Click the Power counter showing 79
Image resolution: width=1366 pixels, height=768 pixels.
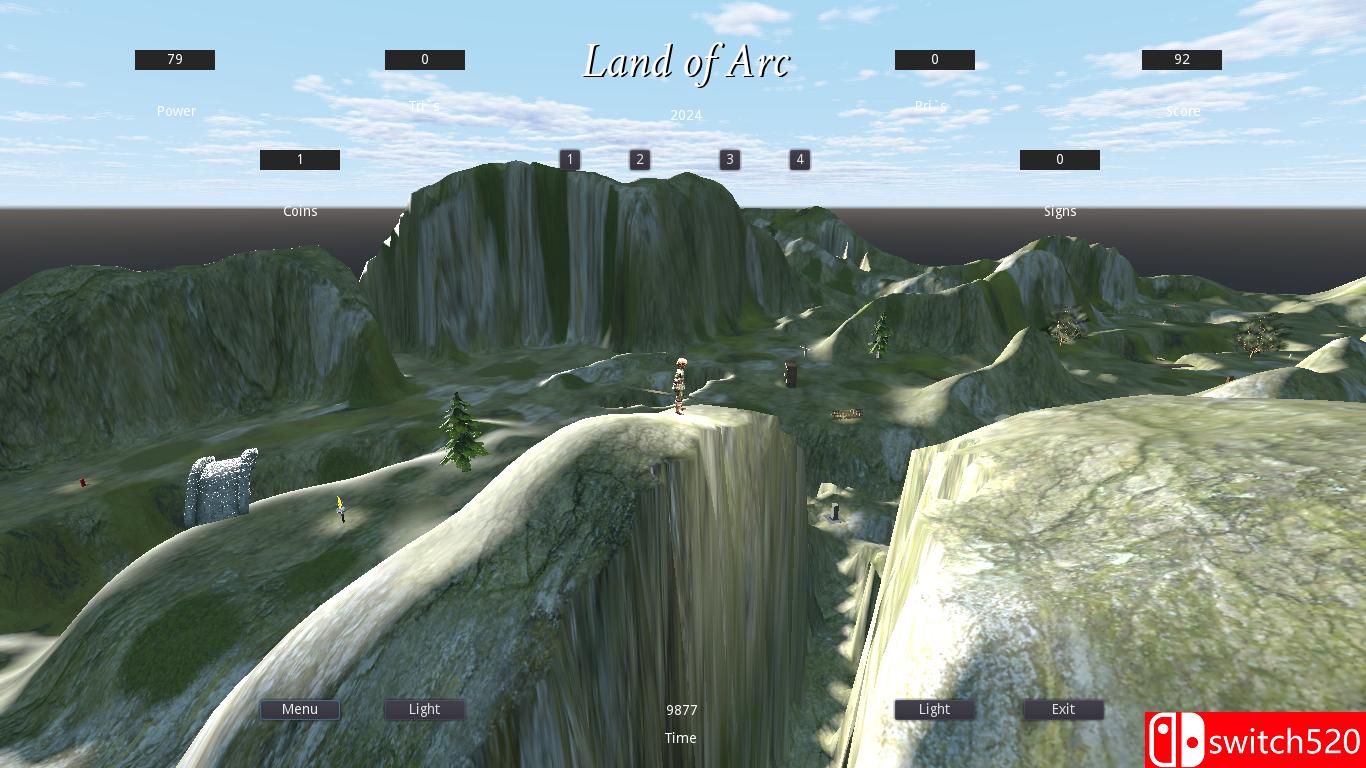174,59
